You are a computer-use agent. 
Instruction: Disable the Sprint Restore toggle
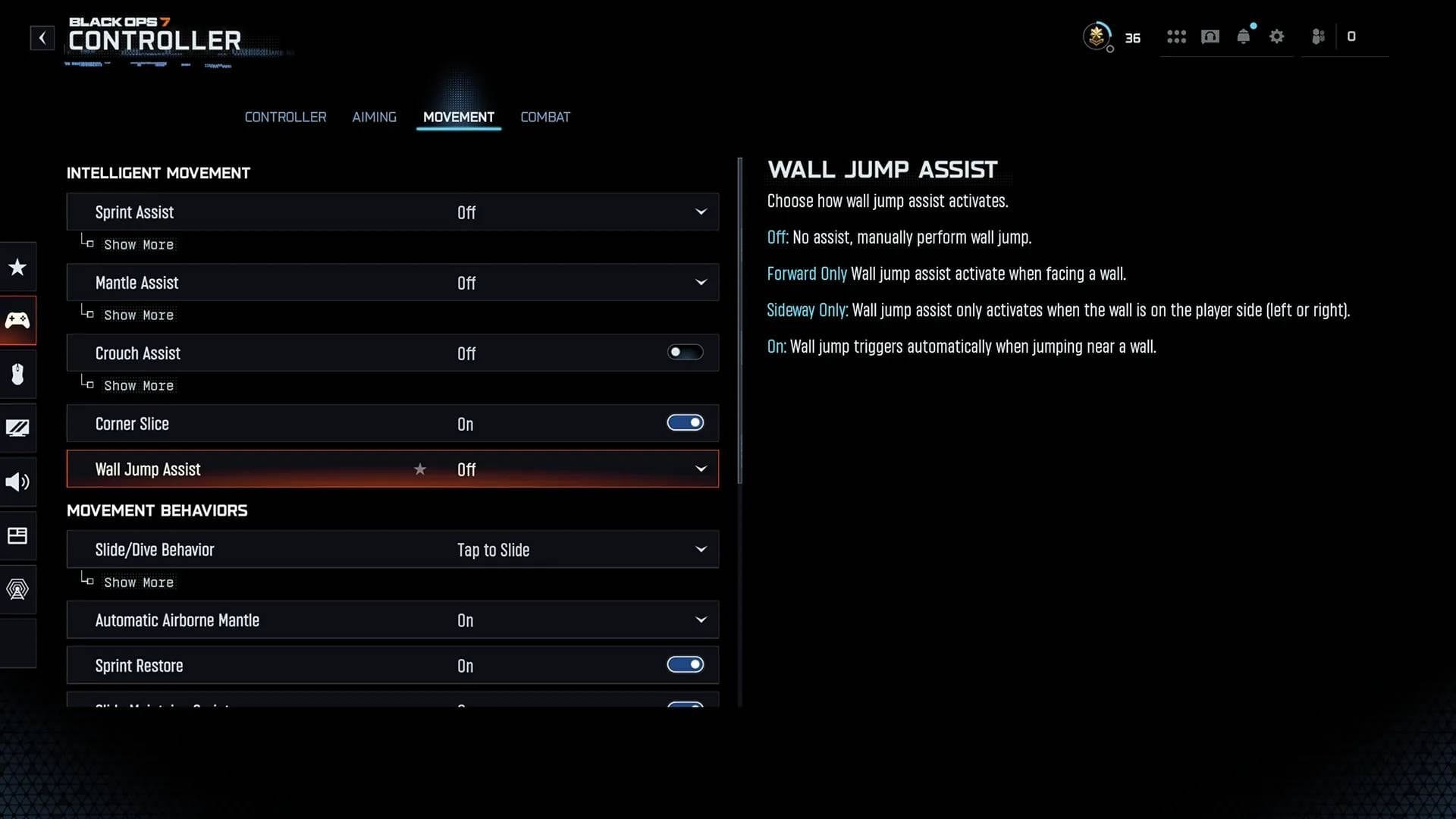tap(685, 664)
